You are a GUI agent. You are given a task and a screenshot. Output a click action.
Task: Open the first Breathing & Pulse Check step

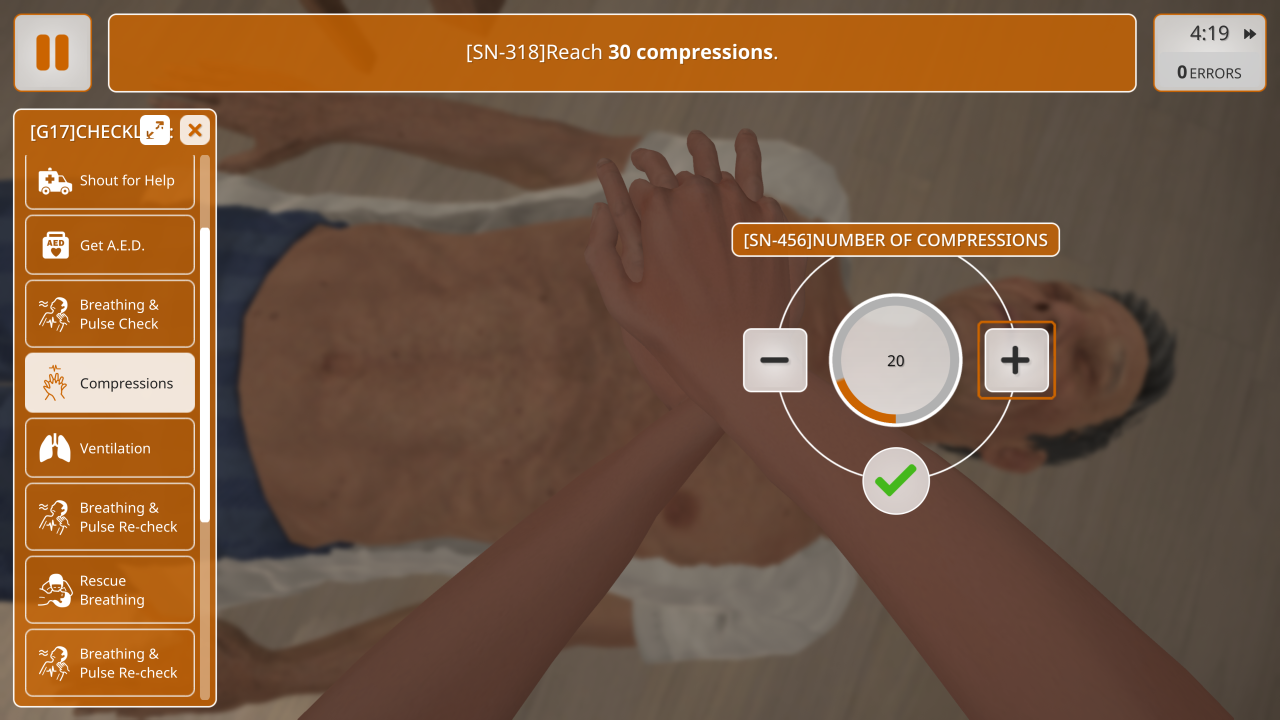(110, 314)
